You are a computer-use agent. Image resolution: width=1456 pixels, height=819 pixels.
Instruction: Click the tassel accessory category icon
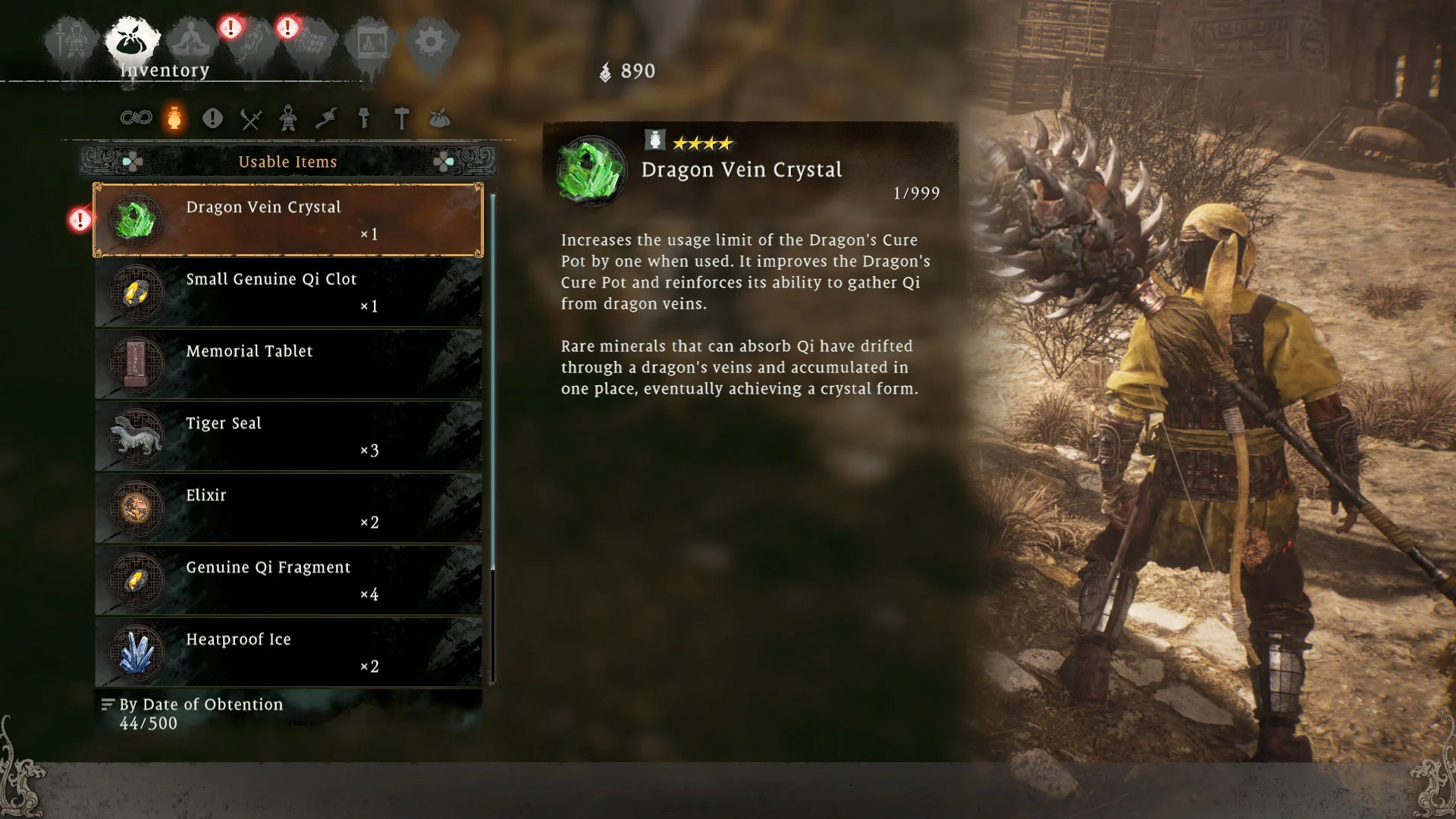point(326,119)
